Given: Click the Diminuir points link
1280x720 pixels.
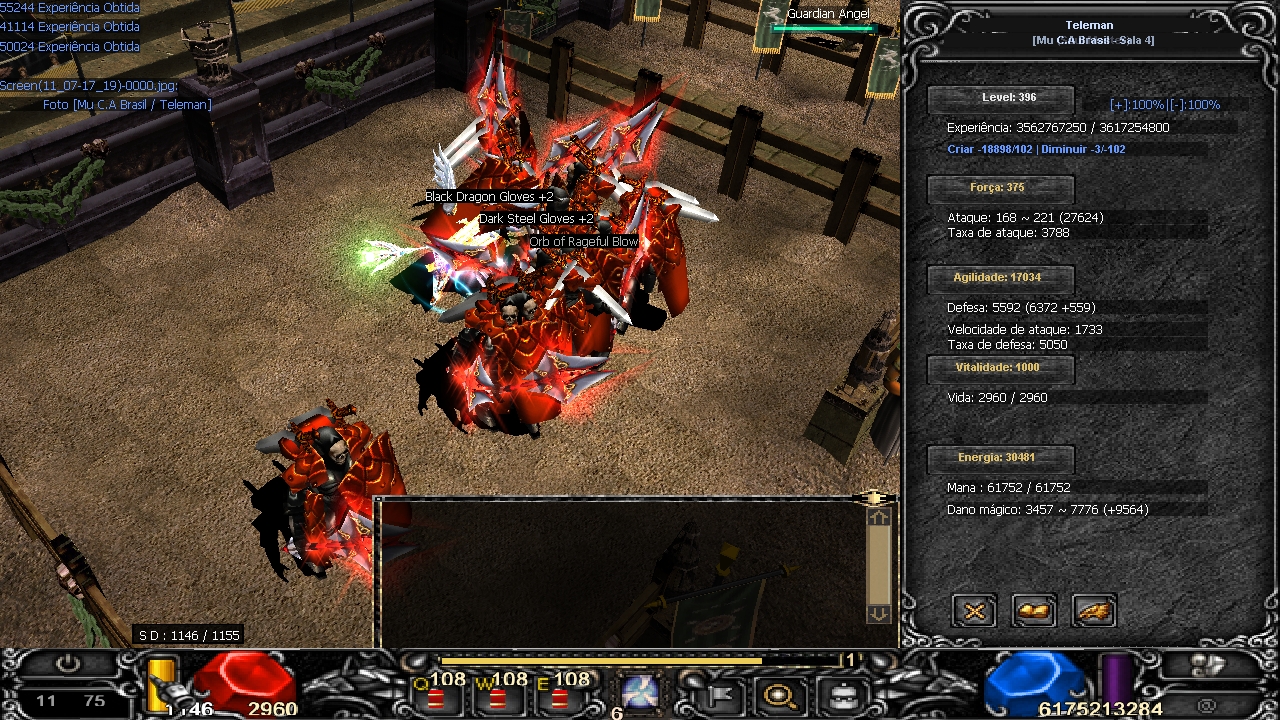Looking at the screenshot, I should (1083, 150).
